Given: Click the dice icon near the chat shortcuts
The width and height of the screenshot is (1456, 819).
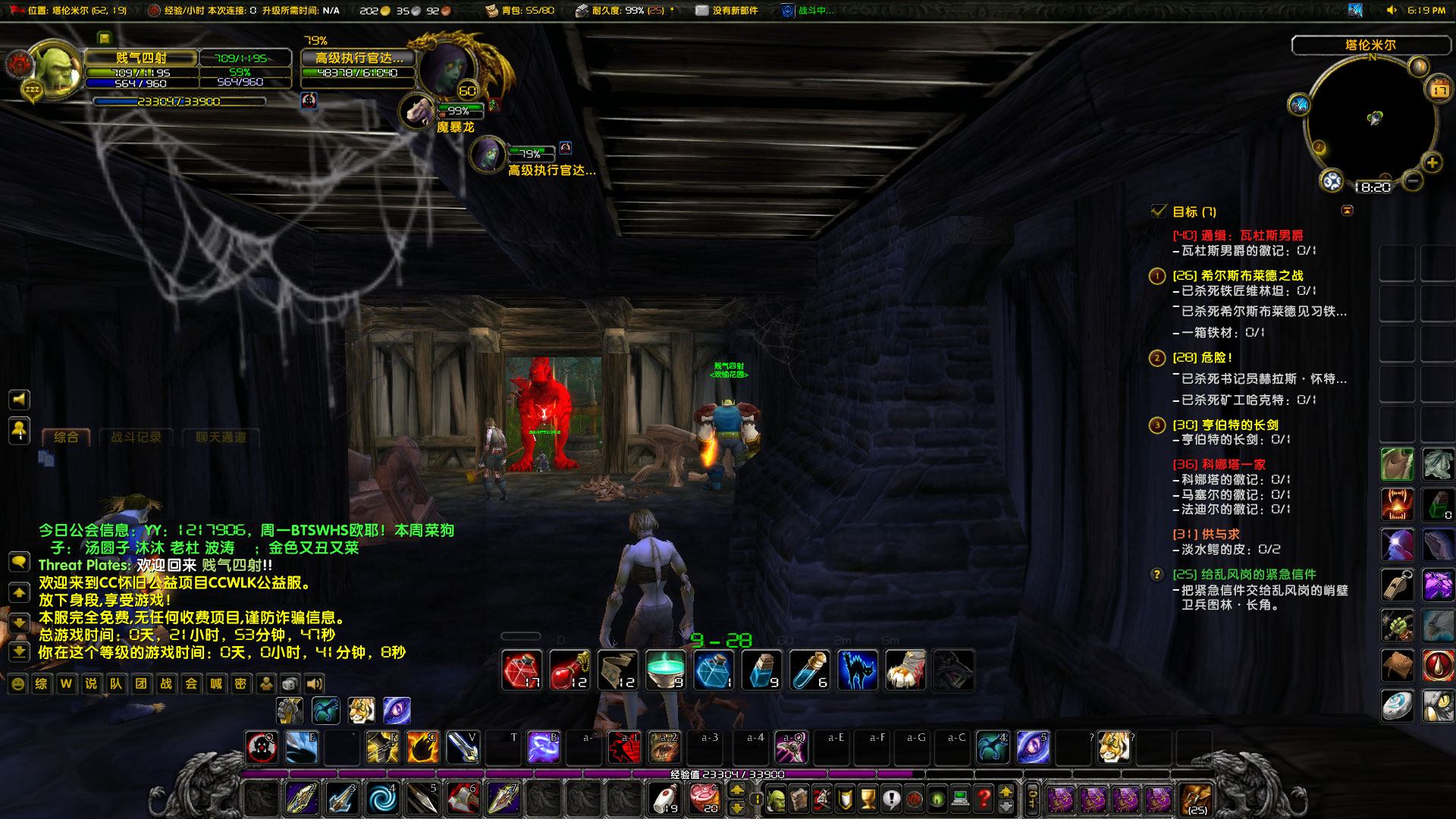Looking at the screenshot, I should (289, 684).
